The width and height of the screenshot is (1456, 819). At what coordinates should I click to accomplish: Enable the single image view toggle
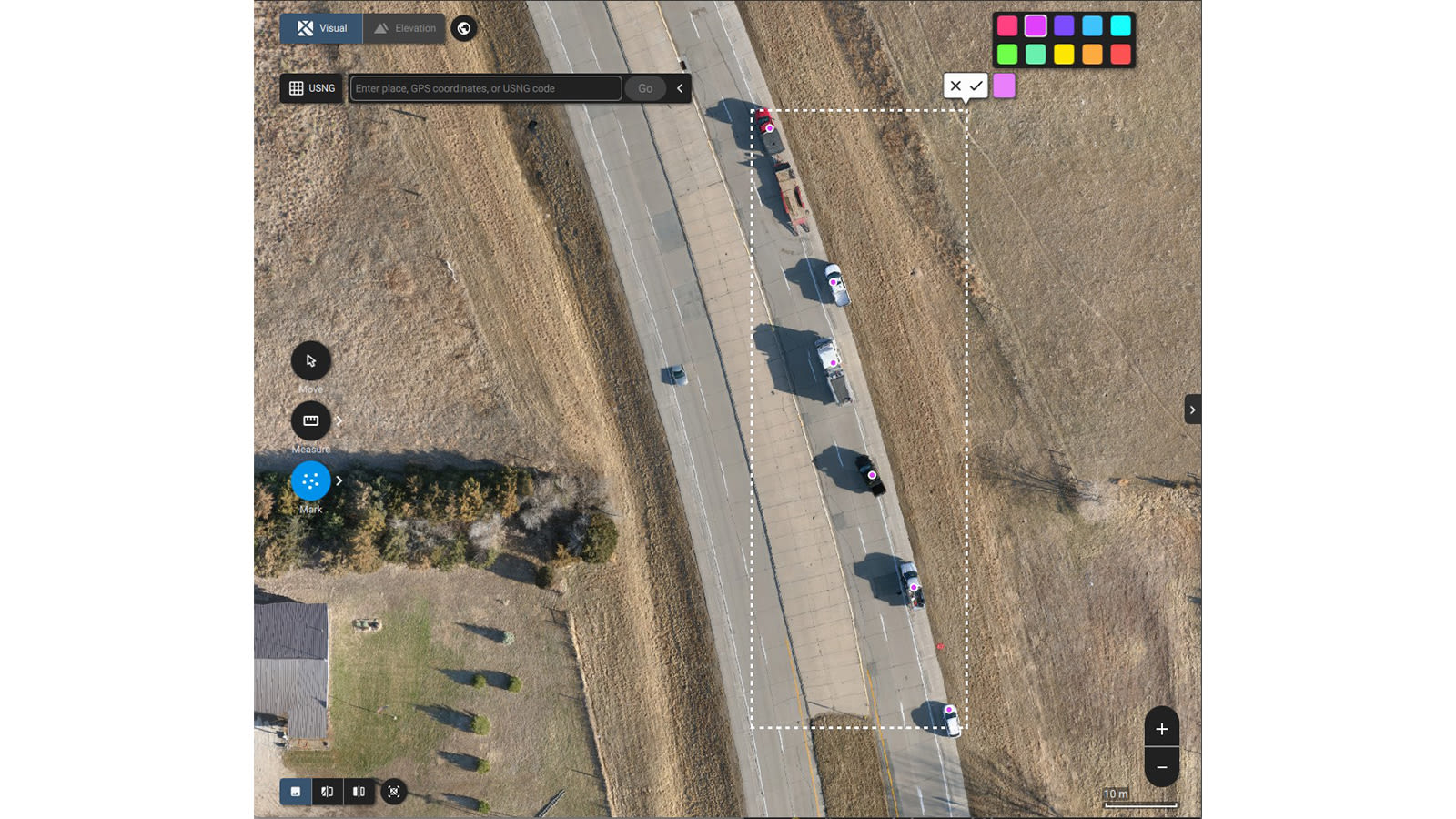click(x=295, y=792)
